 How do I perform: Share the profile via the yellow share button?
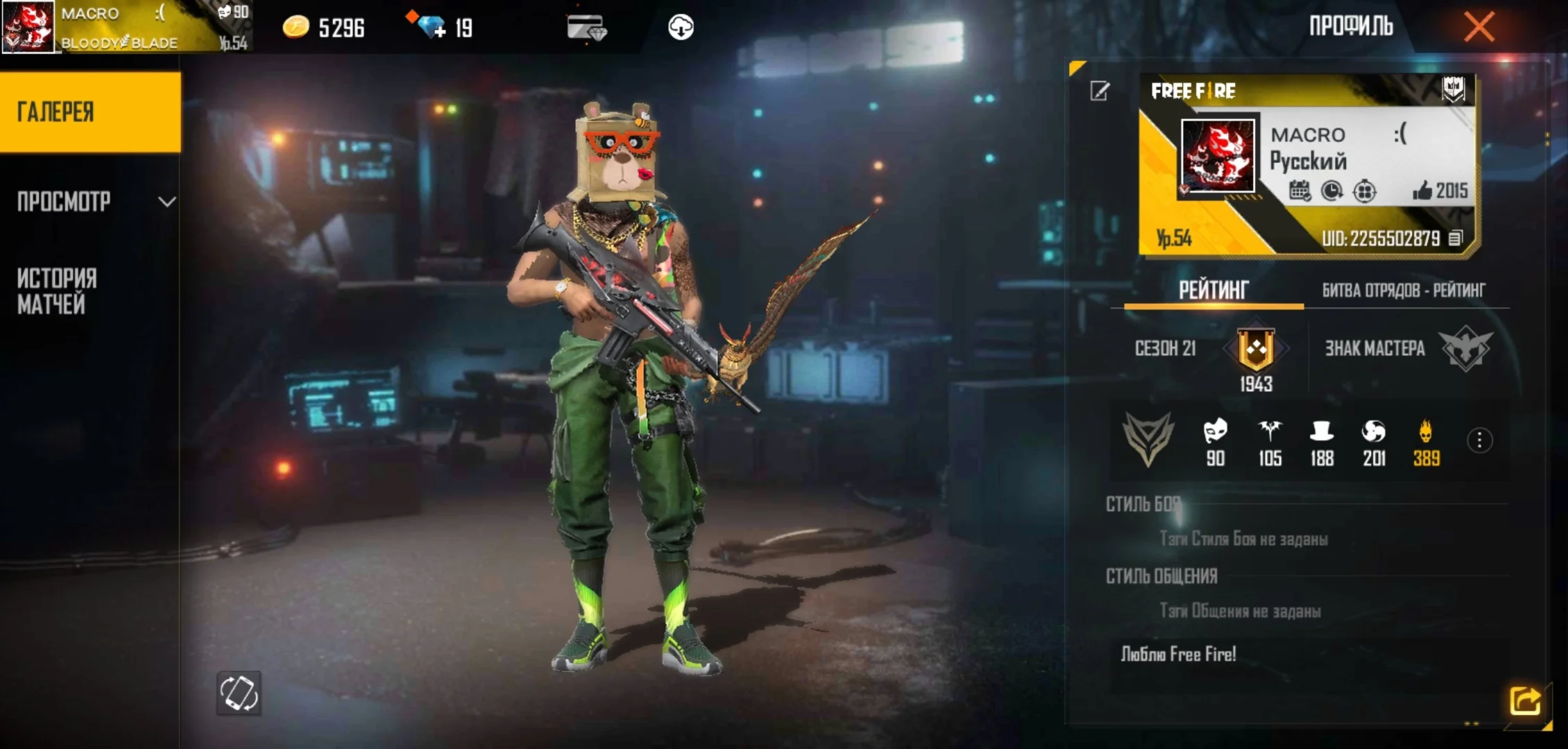(x=1525, y=700)
